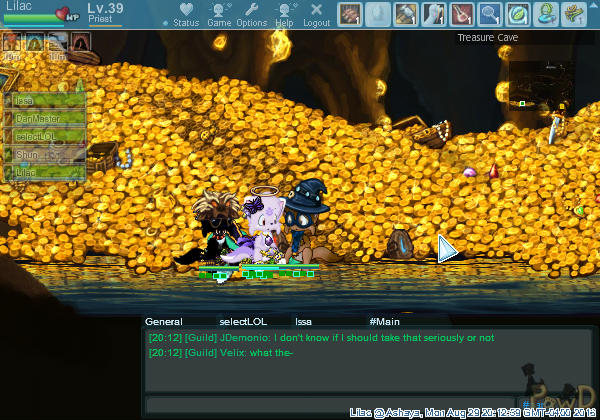Screen dimensions: 600x420
Task: Open the Options menu
Action: click(x=252, y=14)
